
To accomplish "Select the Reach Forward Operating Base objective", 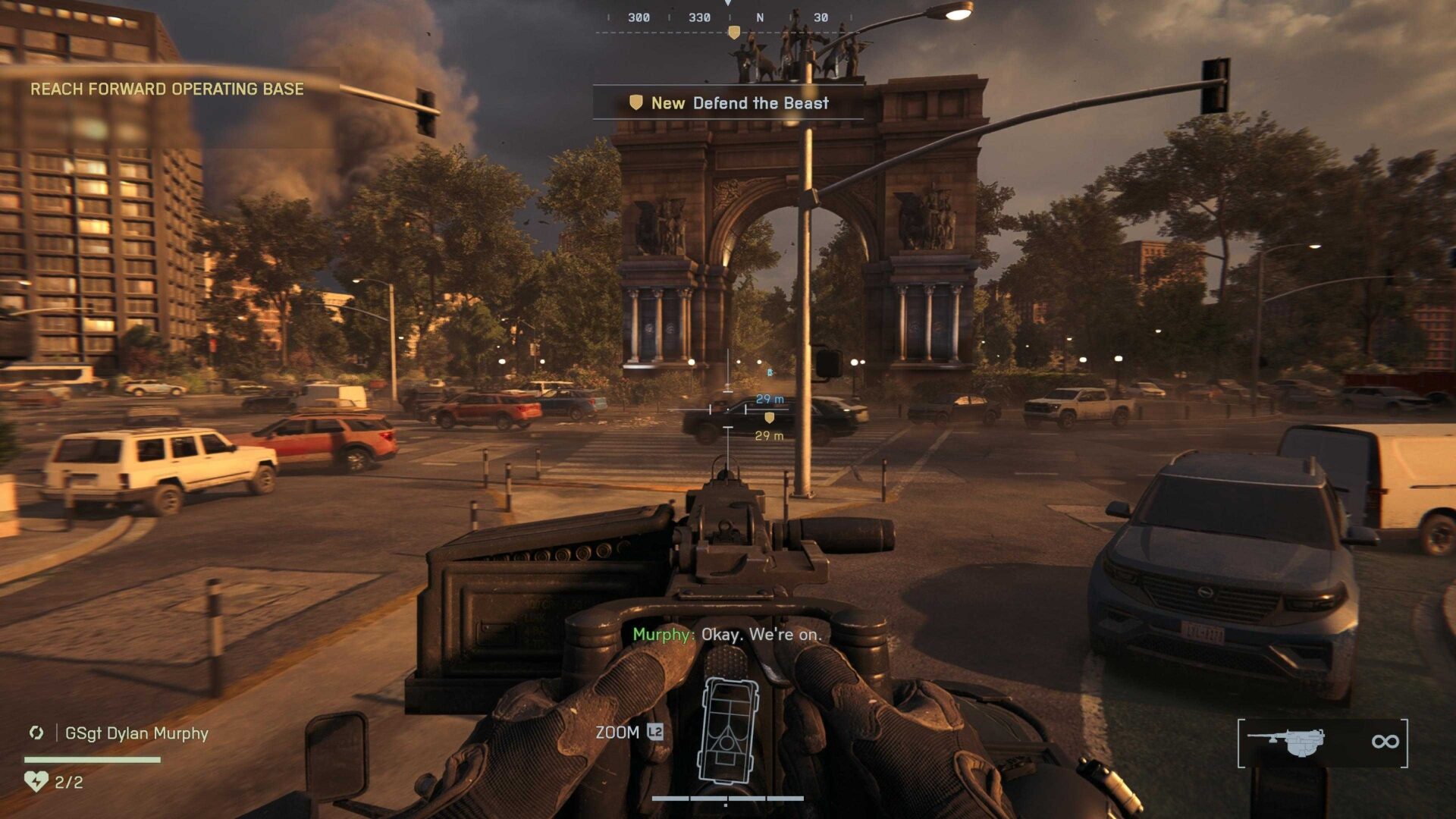I will [167, 89].
